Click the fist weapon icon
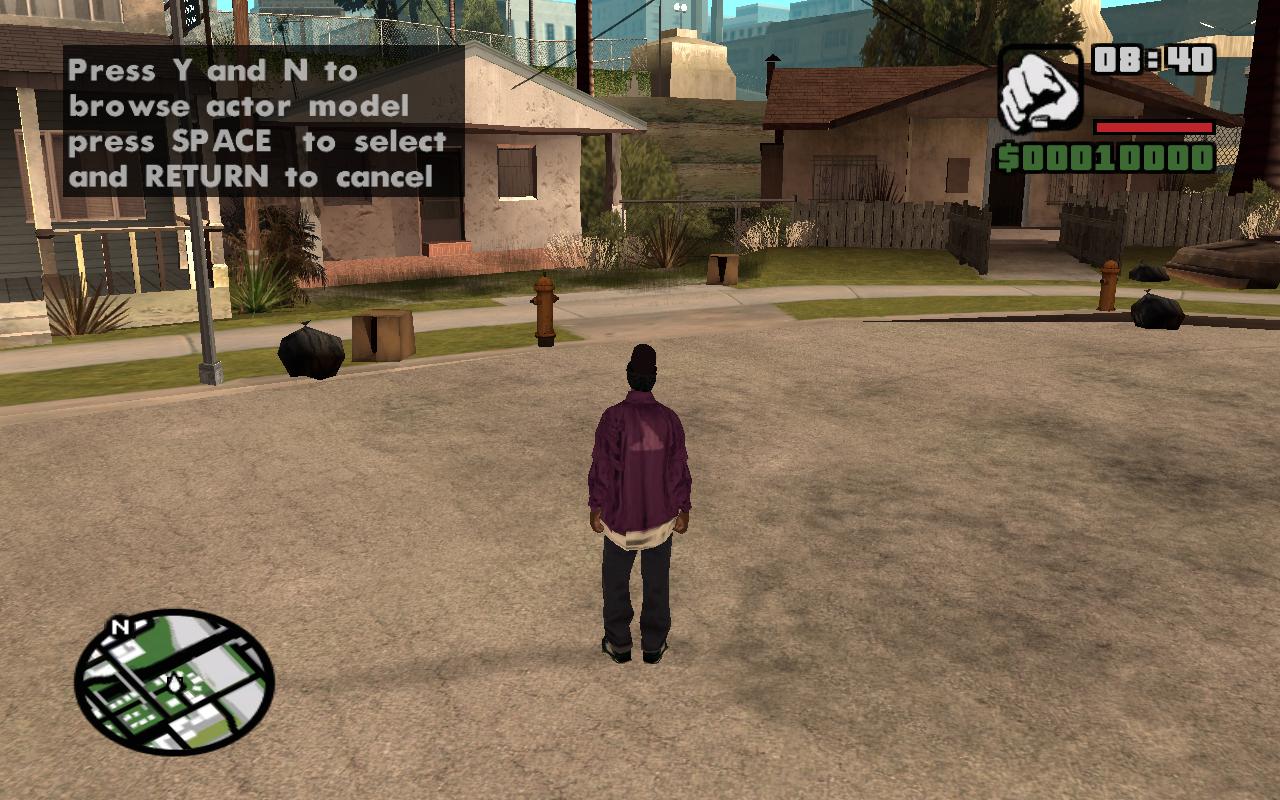Image resolution: width=1280 pixels, height=800 pixels. (1040, 88)
